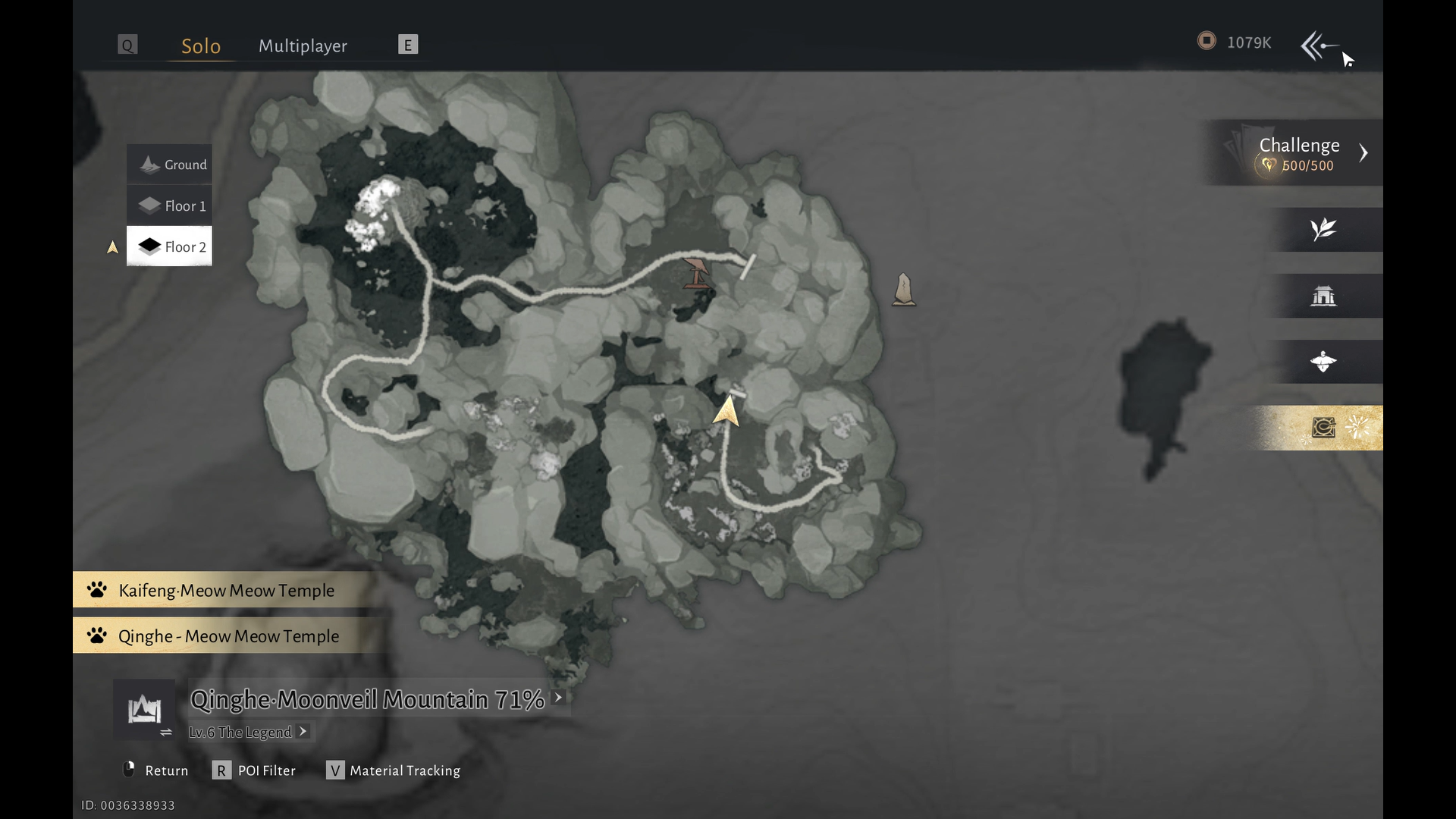Viewport: 1456px width, 819px height.
Task: Expand Qinghe·Moonveil Mountain exploration details
Action: point(558,698)
